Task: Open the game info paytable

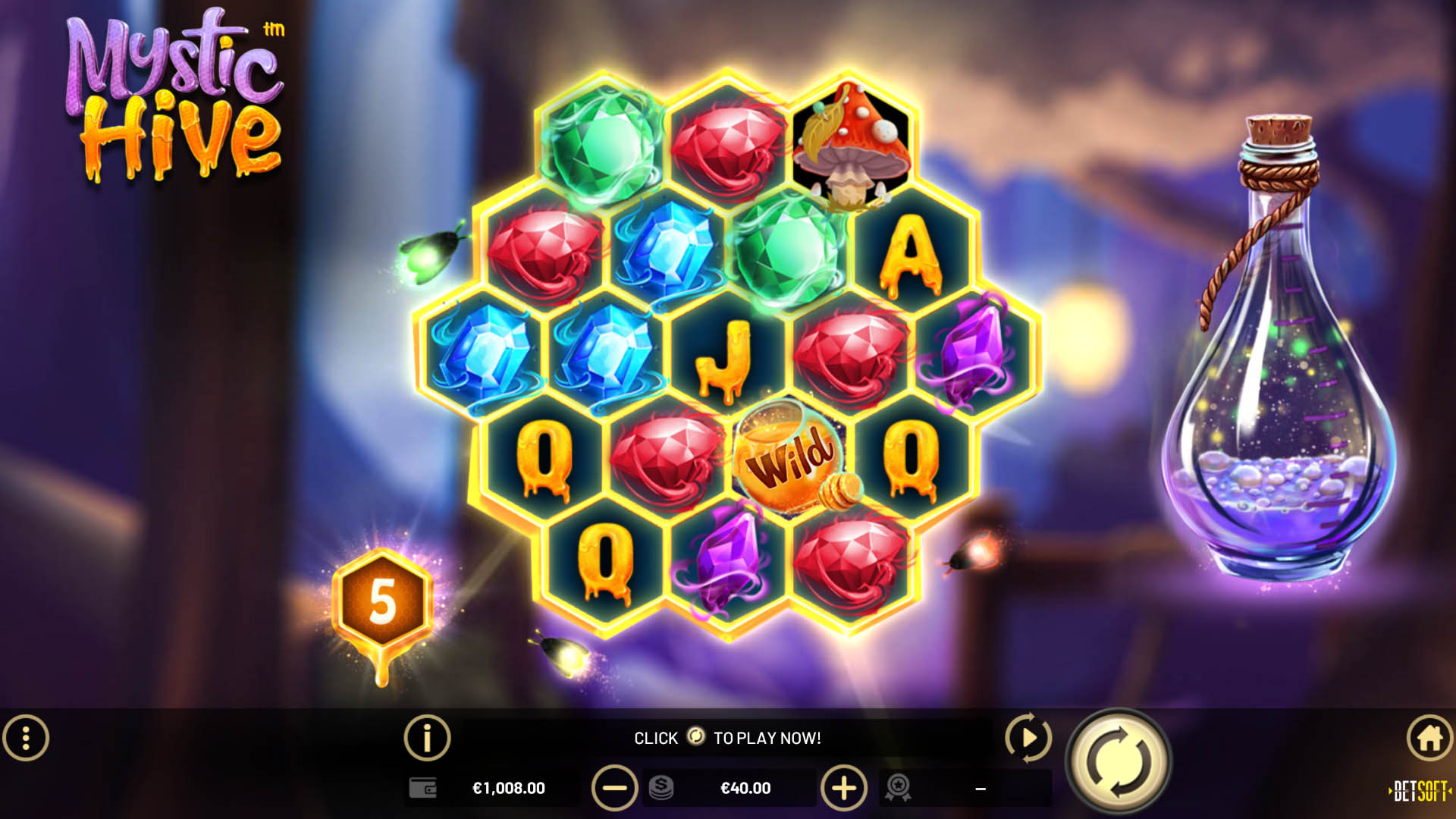Action: point(427,737)
